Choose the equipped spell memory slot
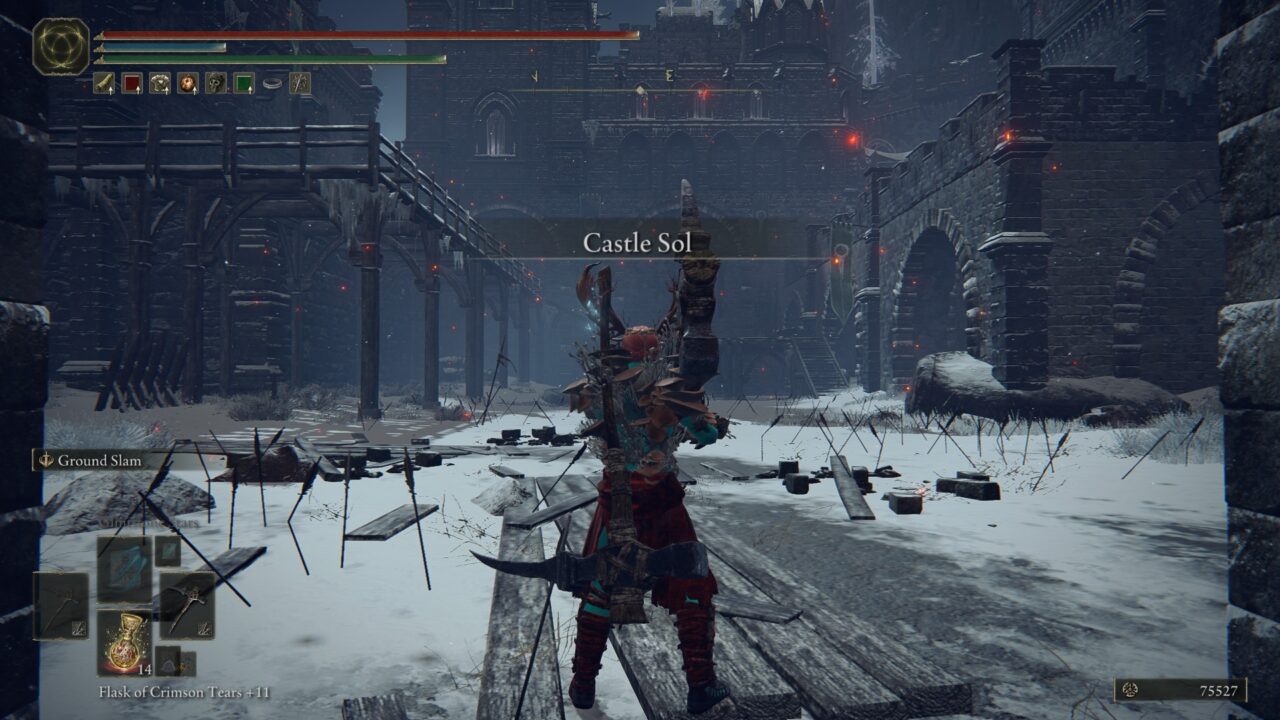The height and width of the screenshot is (720, 1280). tap(125, 568)
